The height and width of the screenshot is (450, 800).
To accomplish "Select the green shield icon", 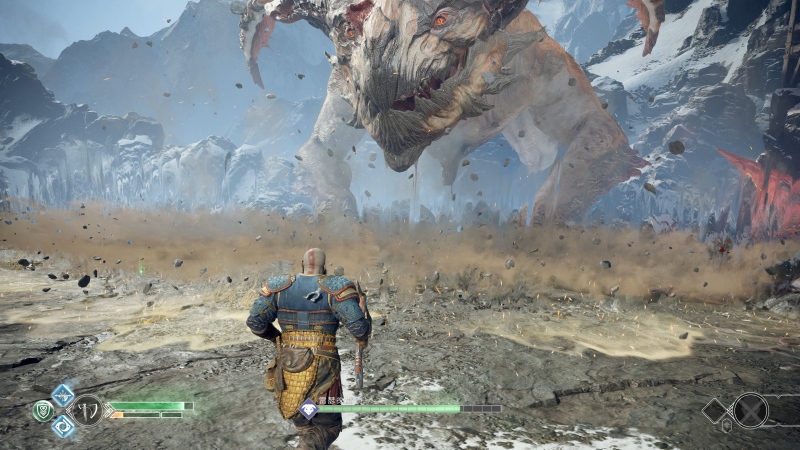I will point(41,410).
